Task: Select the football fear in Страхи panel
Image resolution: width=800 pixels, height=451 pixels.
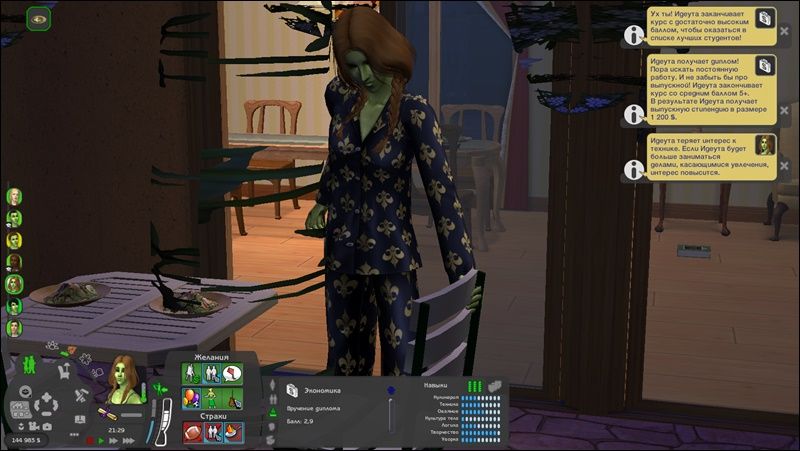Action: point(190,432)
